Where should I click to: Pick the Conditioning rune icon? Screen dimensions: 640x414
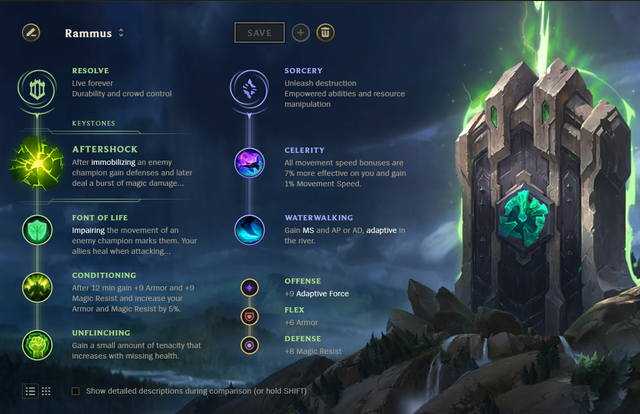point(38,287)
